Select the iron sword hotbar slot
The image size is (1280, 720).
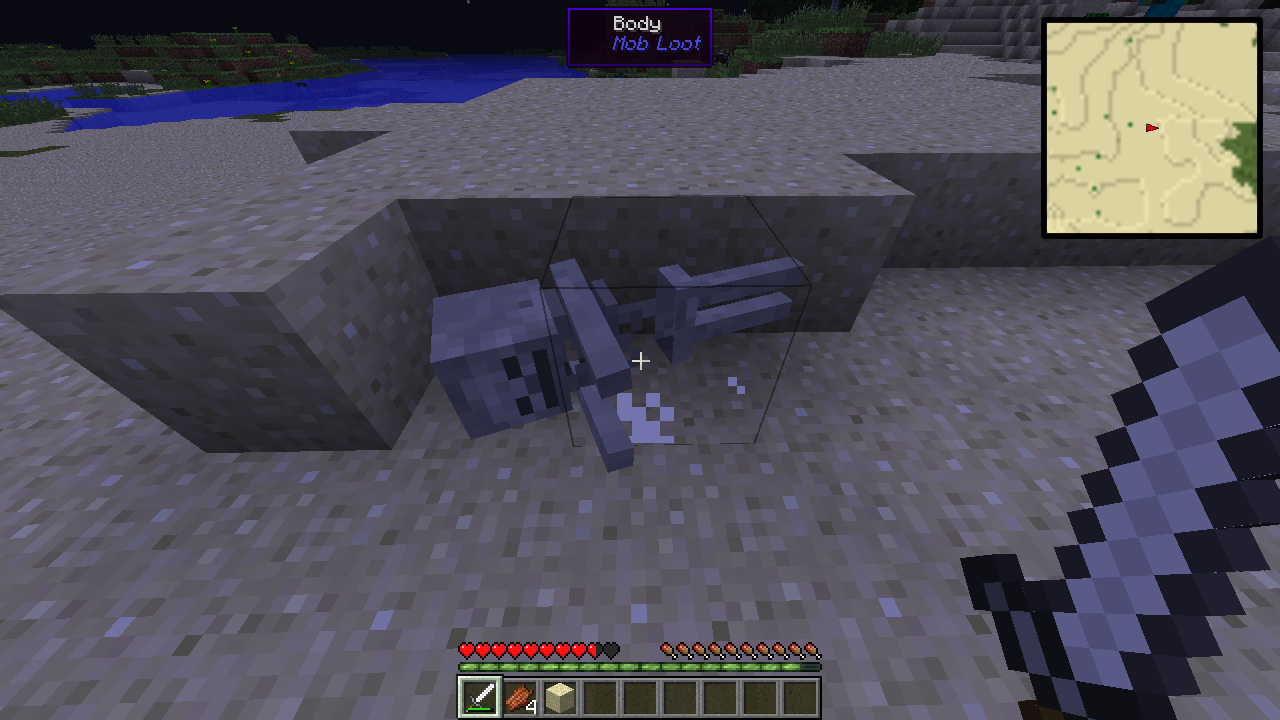click(x=480, y=697)
